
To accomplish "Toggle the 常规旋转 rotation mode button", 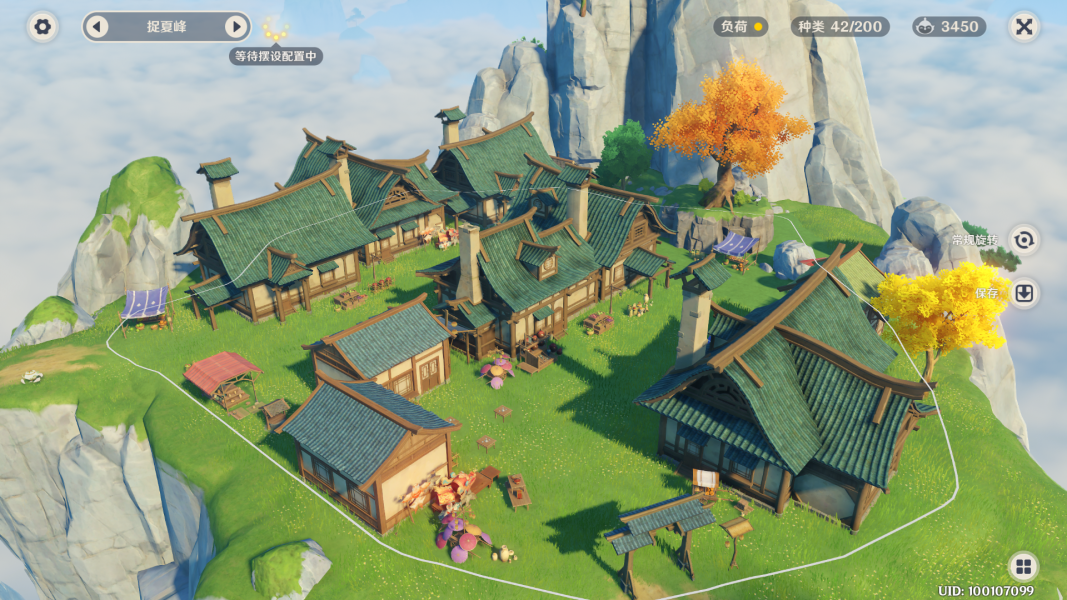I will pos(1023,240).
